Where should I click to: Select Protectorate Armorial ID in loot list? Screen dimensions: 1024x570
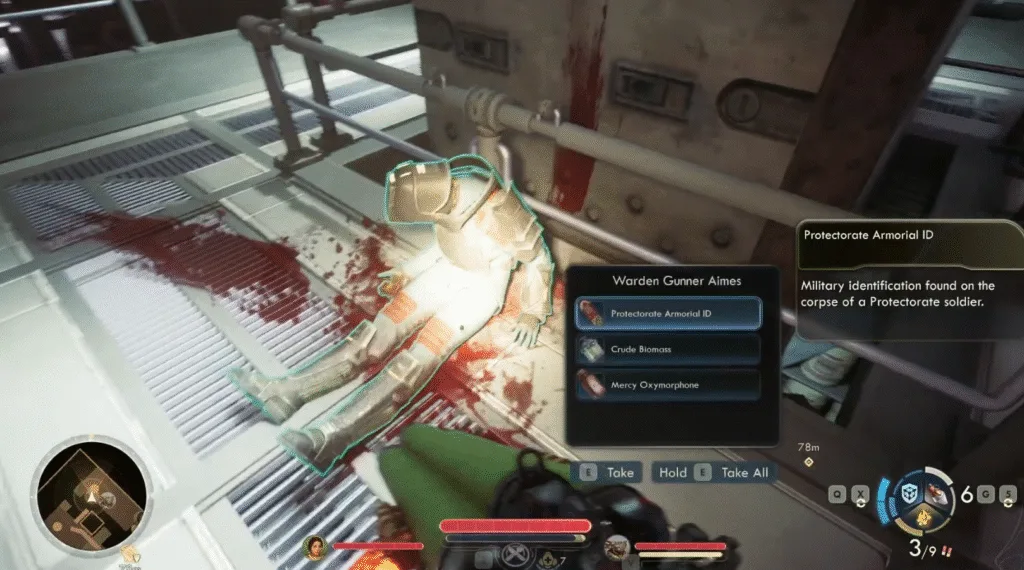(668, 313)
